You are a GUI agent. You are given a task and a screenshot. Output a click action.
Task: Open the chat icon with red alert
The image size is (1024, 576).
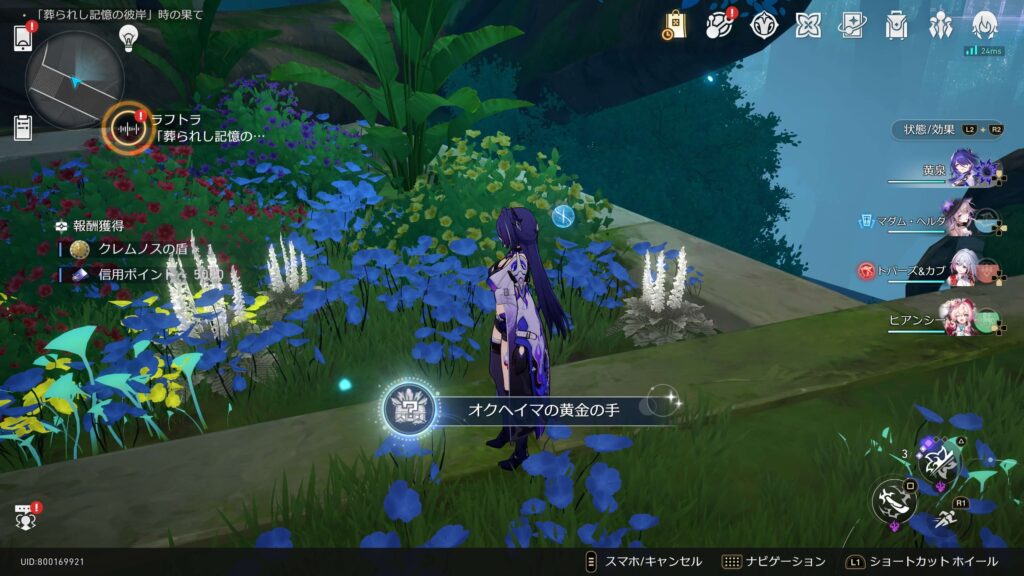[x=24, y=517]
